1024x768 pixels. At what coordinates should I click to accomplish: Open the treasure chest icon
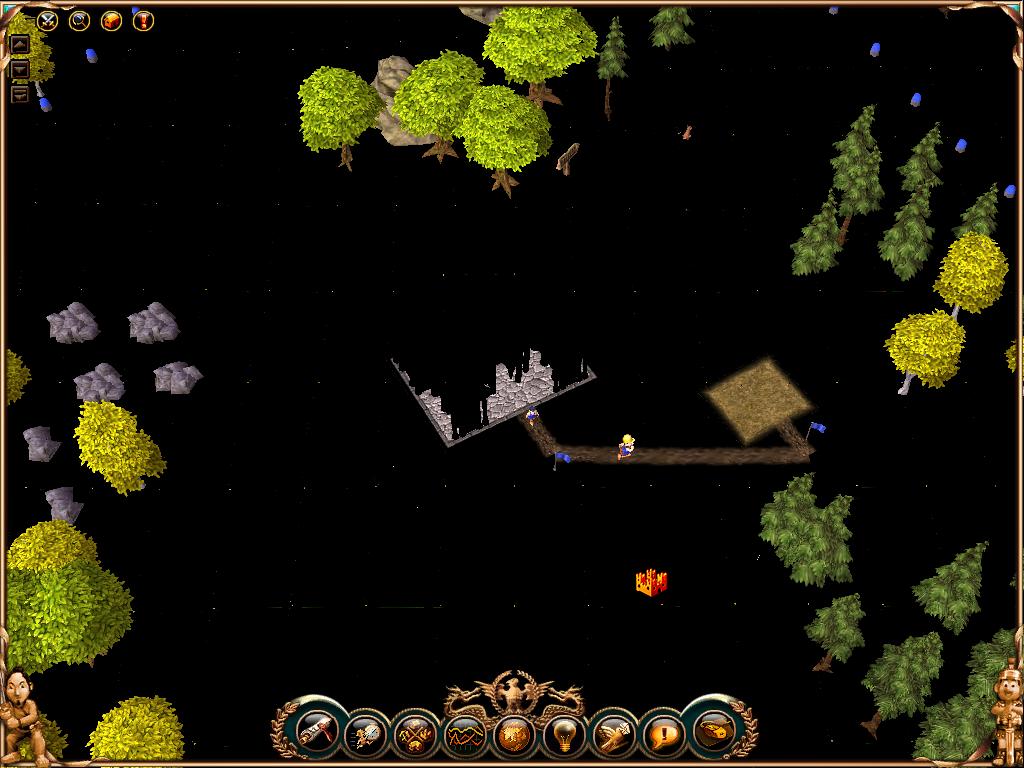tap(111, 20)
